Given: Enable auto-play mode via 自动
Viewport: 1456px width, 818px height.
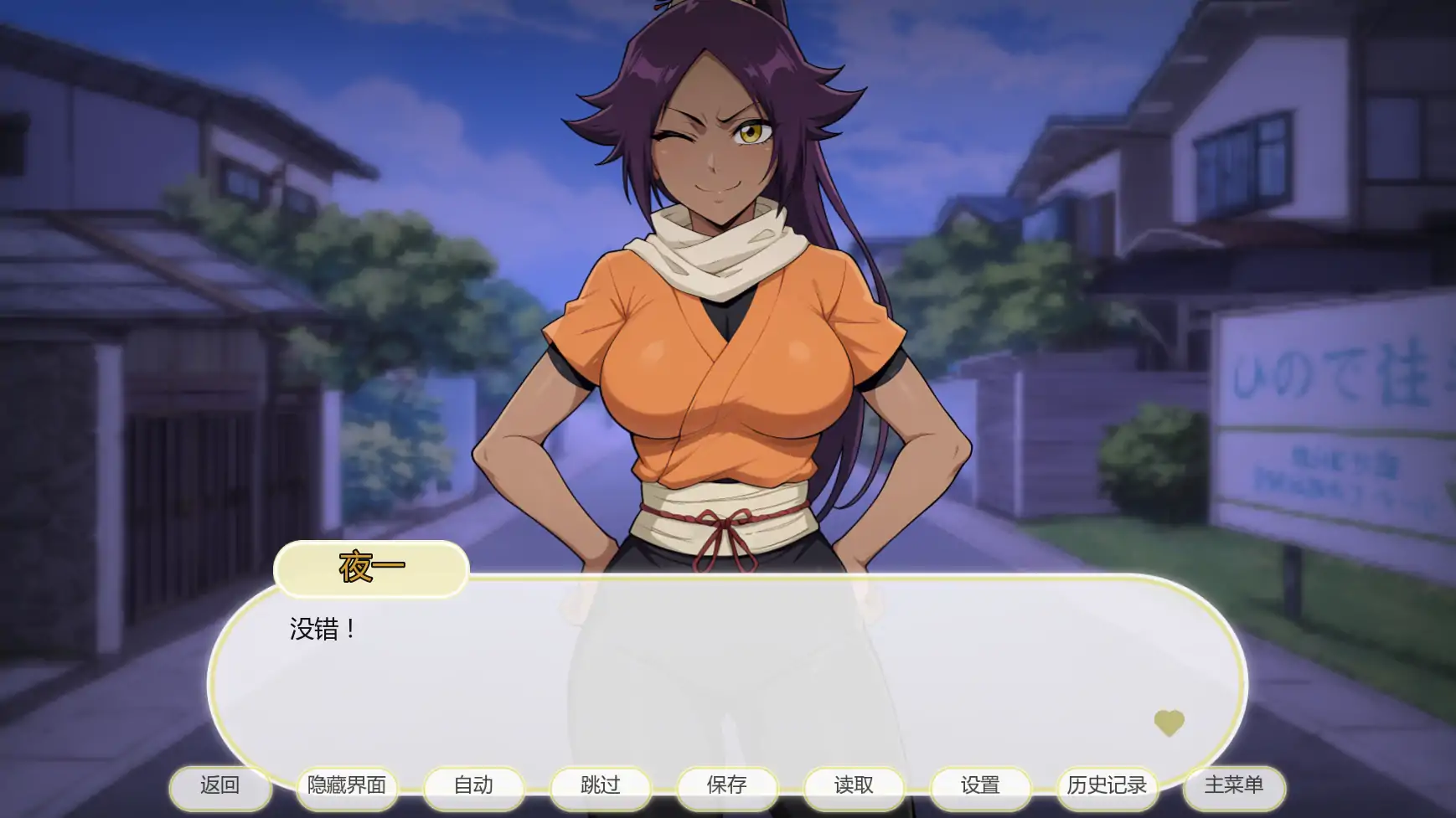Looking at the screenshot, I should 474,787.
